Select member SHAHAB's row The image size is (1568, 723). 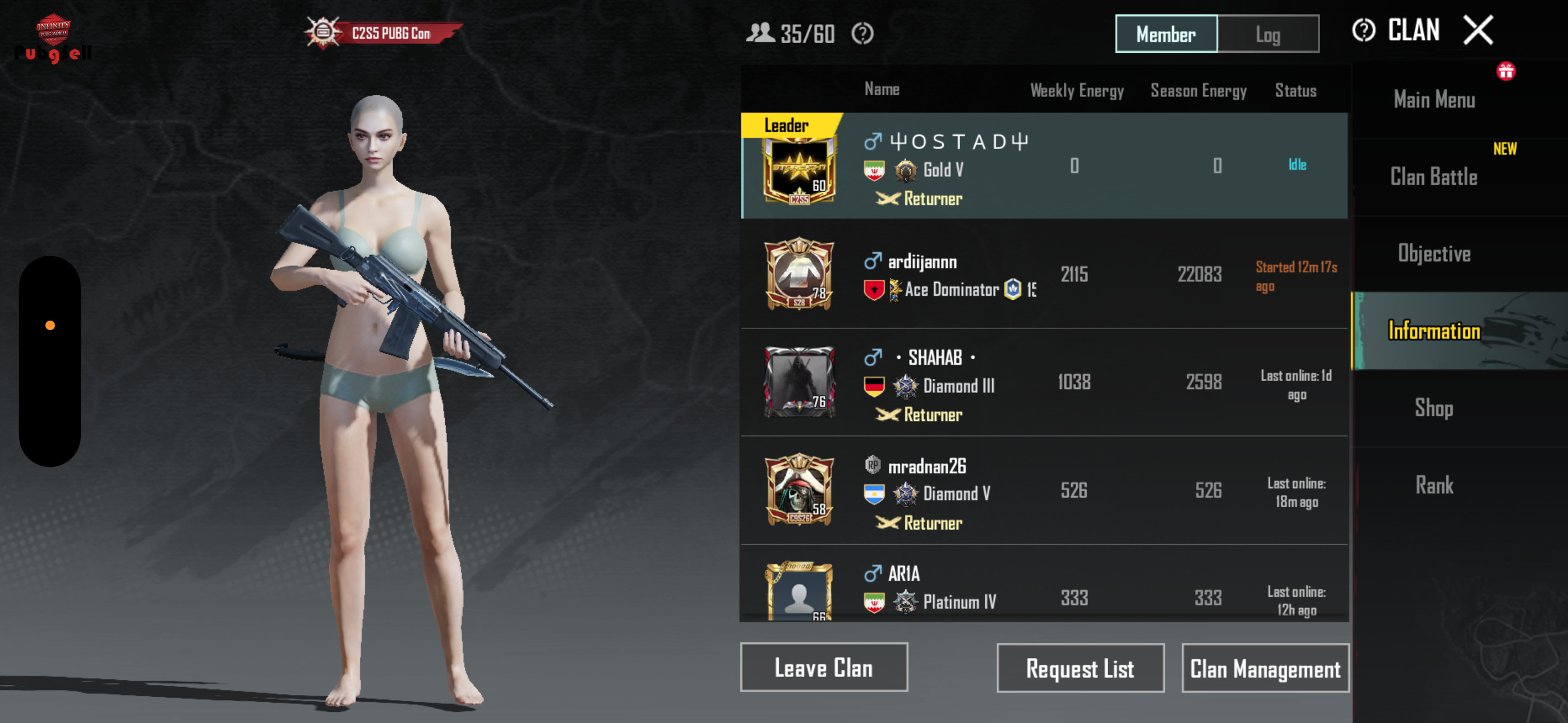[x=1043, y=382]
